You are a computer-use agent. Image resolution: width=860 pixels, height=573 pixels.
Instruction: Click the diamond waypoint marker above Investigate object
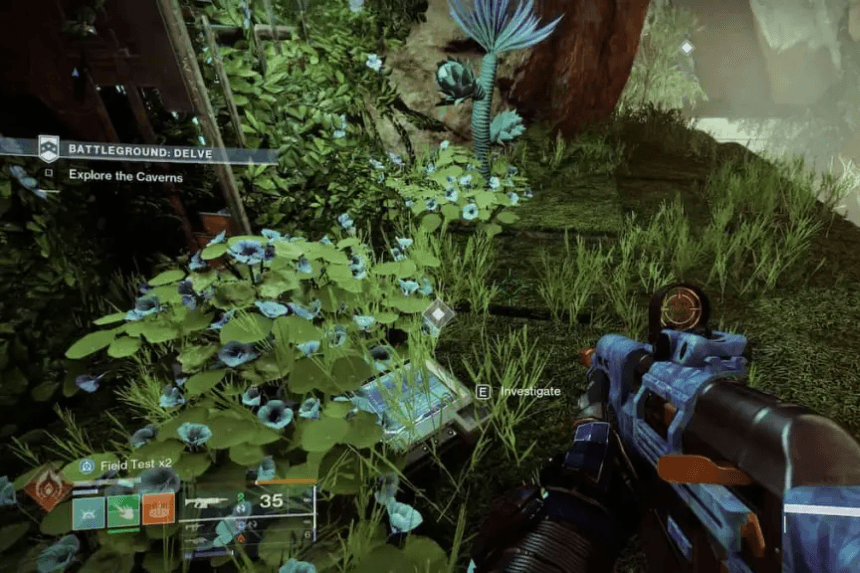pyautogui.click(x=438, y=315)
